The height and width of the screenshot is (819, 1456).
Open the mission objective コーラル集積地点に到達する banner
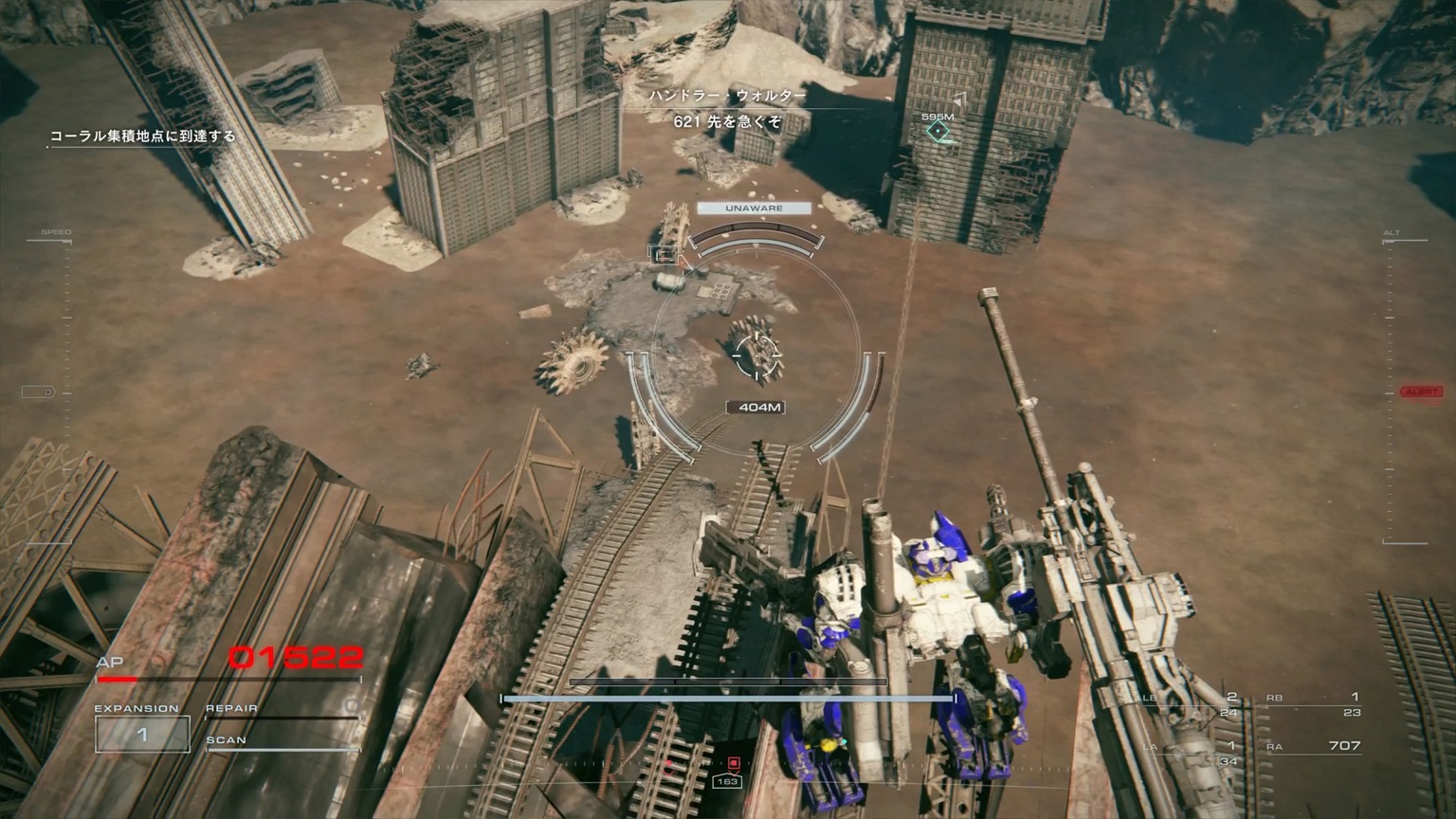(x=142, y=136)
